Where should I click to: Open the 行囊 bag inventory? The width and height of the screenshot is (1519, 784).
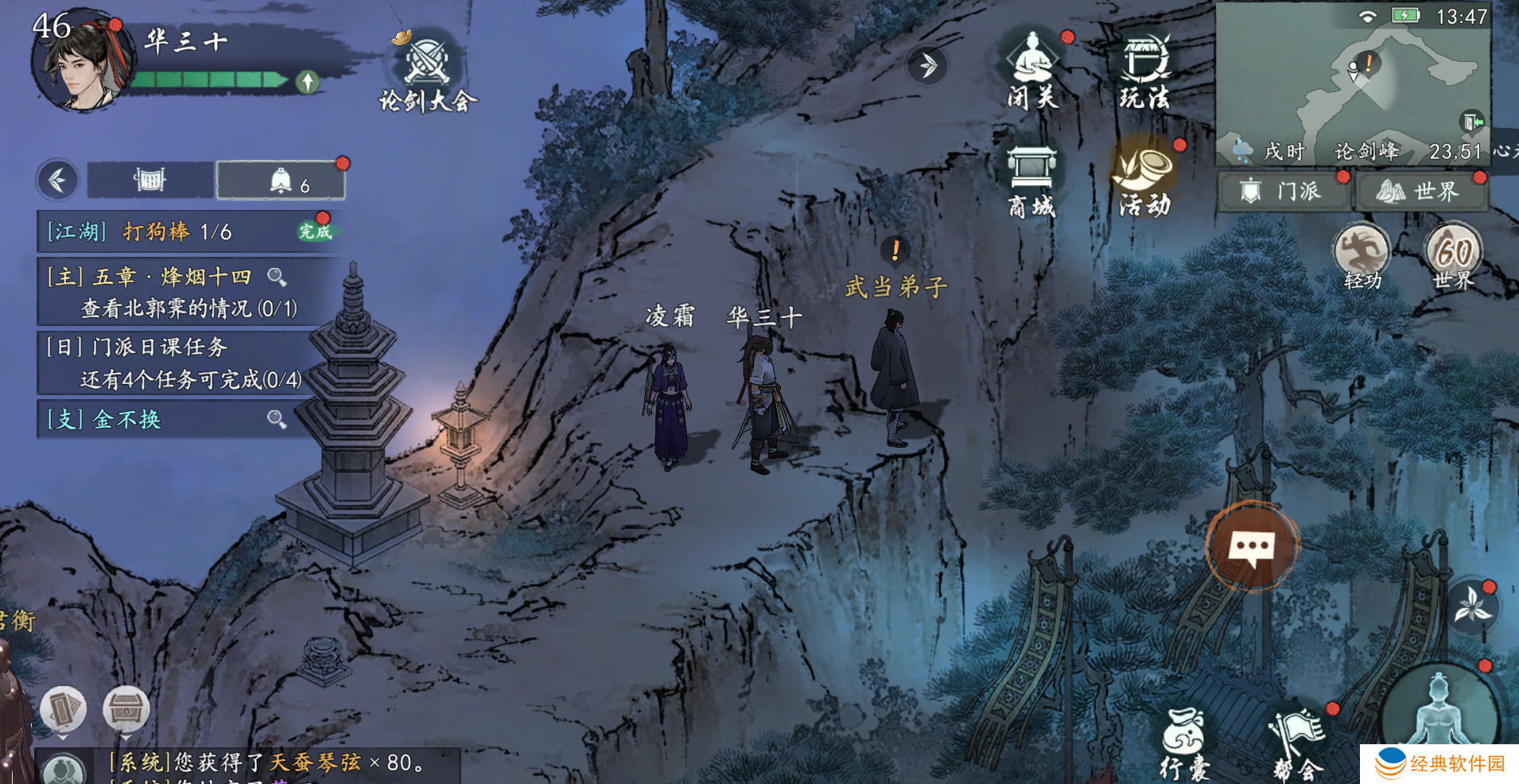click(1184, 743)
